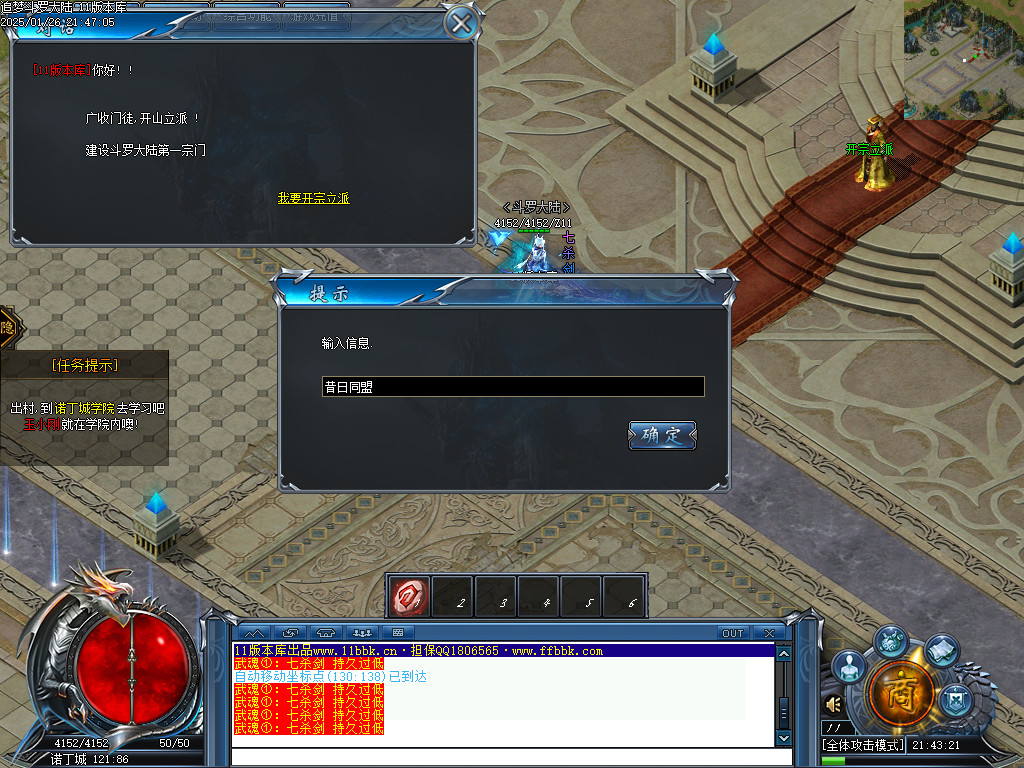Screen dimensions: 1024x768
Task: Open the keyboard icon tab on chat bar
Action: click(397, 633)
